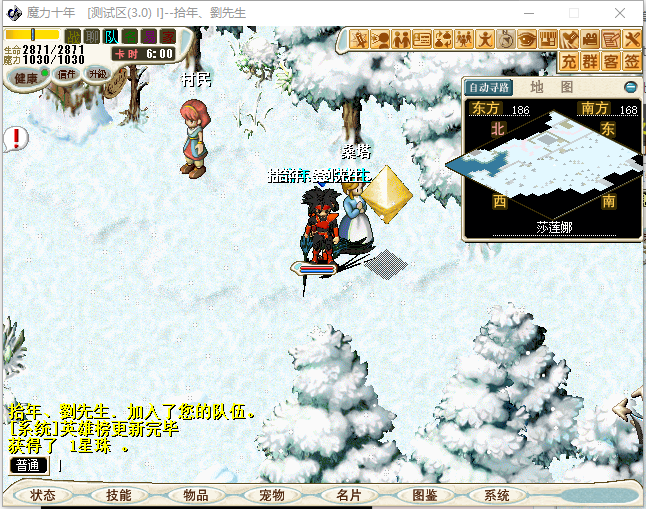Image resolution: width=646 pixels, height=509 pixels.
Task: Open the 名片 name card menu
Action: coord(348,495)
